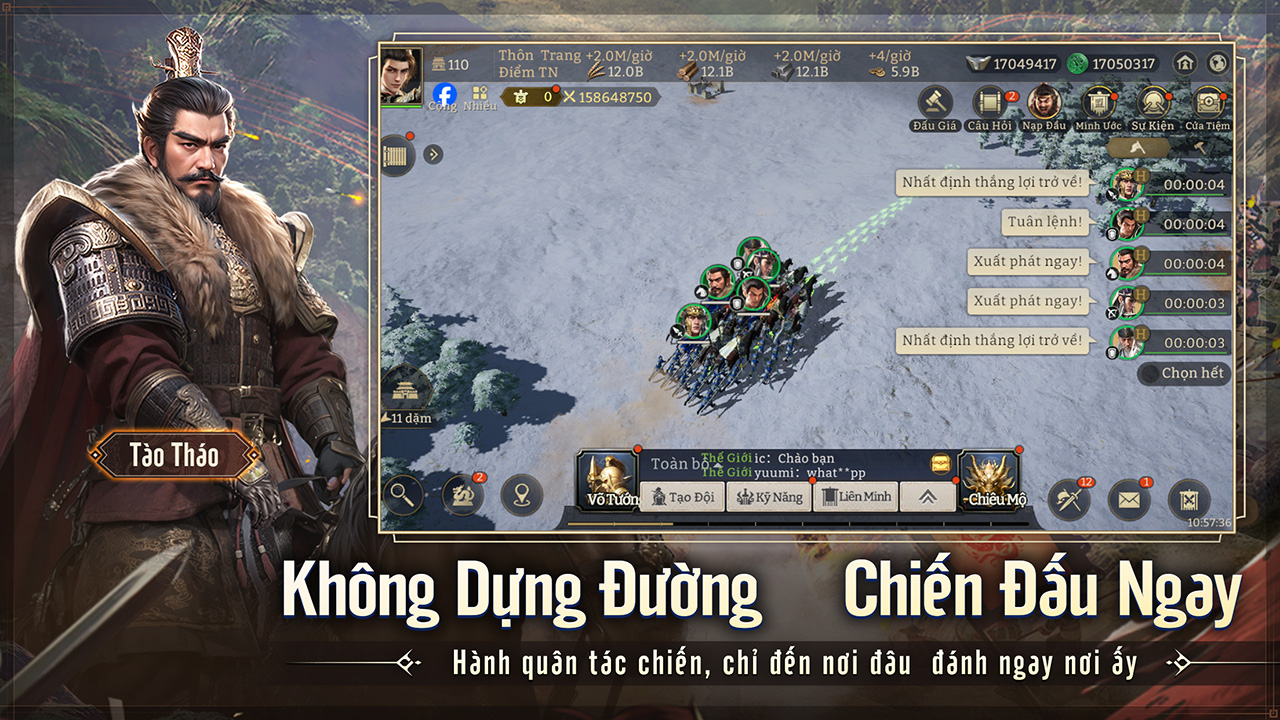Click the Tạo Đội team creation button

click(682, 496)
